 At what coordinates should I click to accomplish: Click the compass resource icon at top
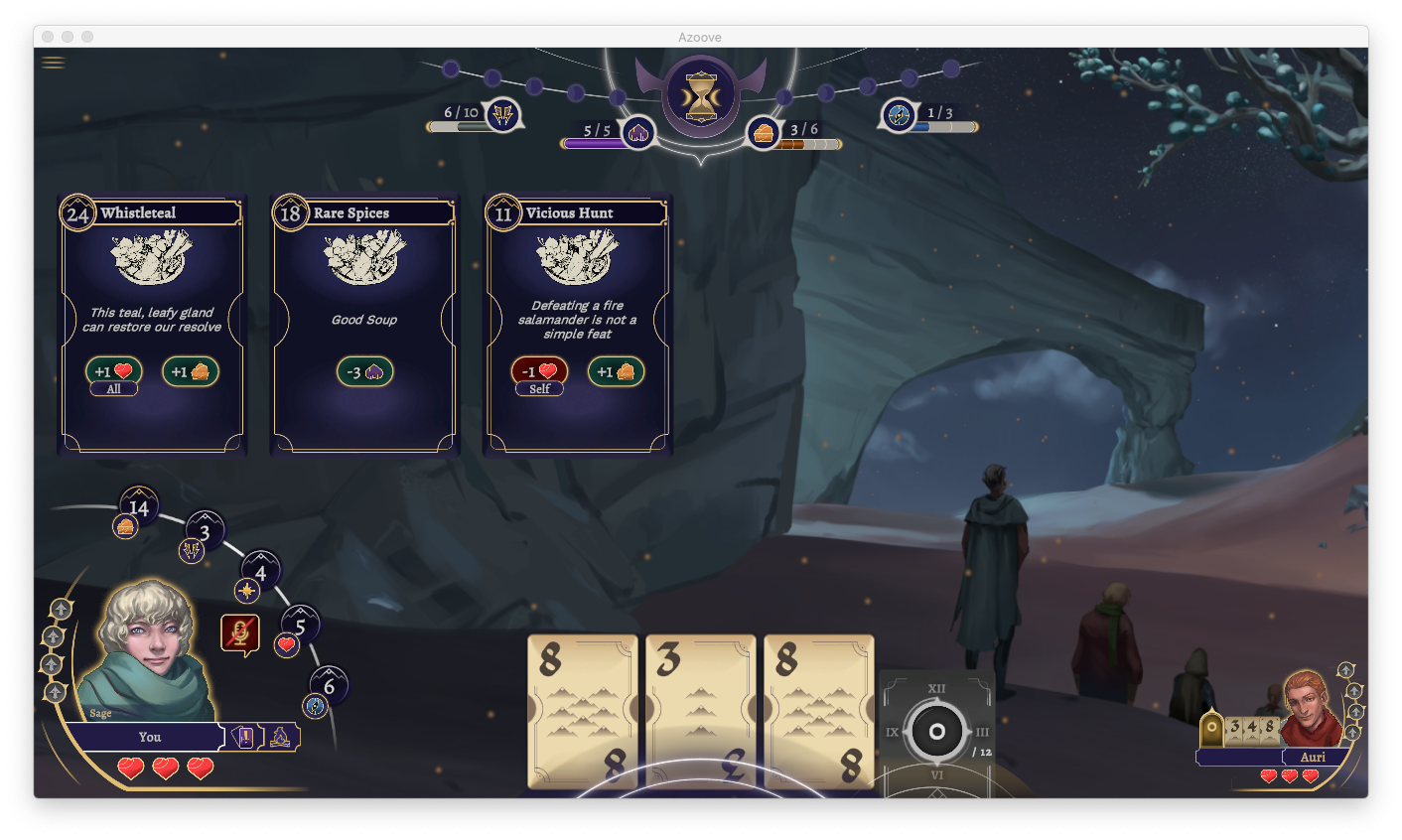click(899, 115)
